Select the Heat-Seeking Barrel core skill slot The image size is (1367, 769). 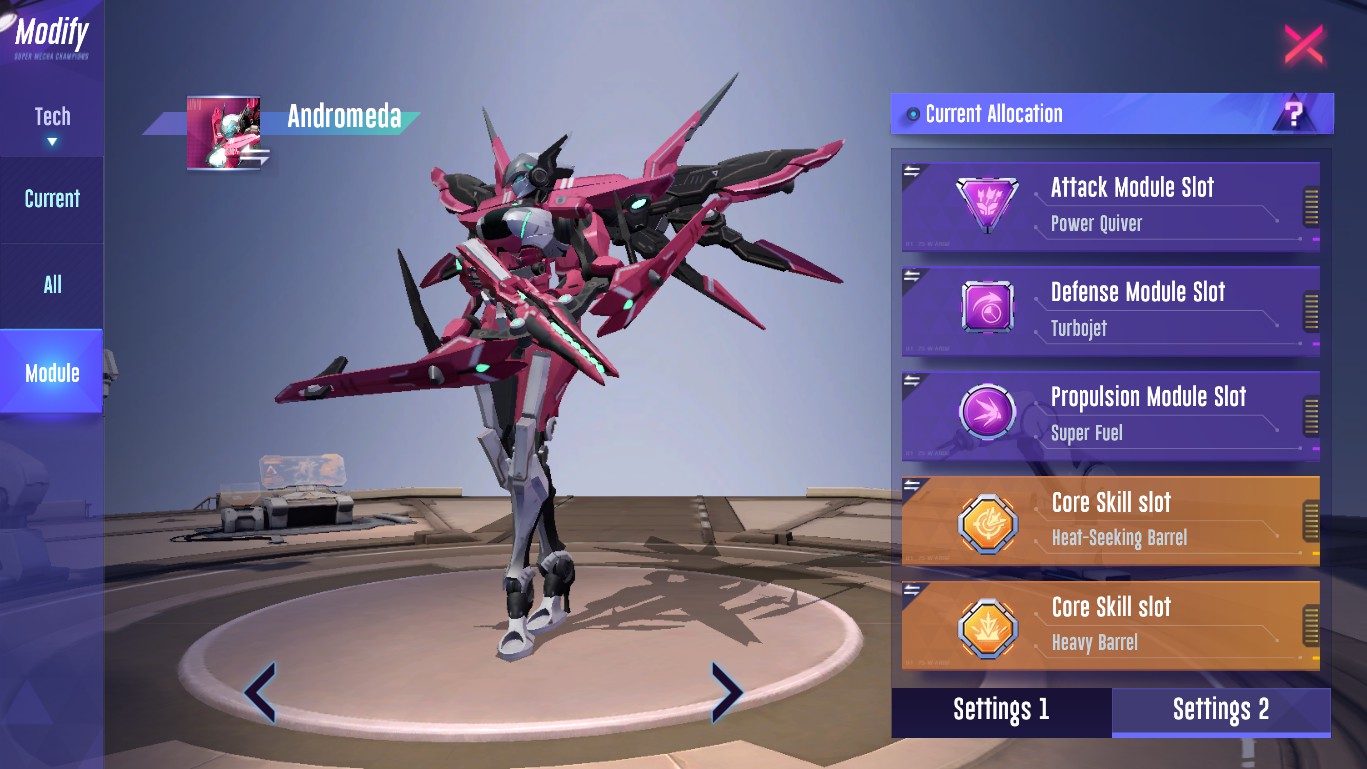click(1110, 520)
